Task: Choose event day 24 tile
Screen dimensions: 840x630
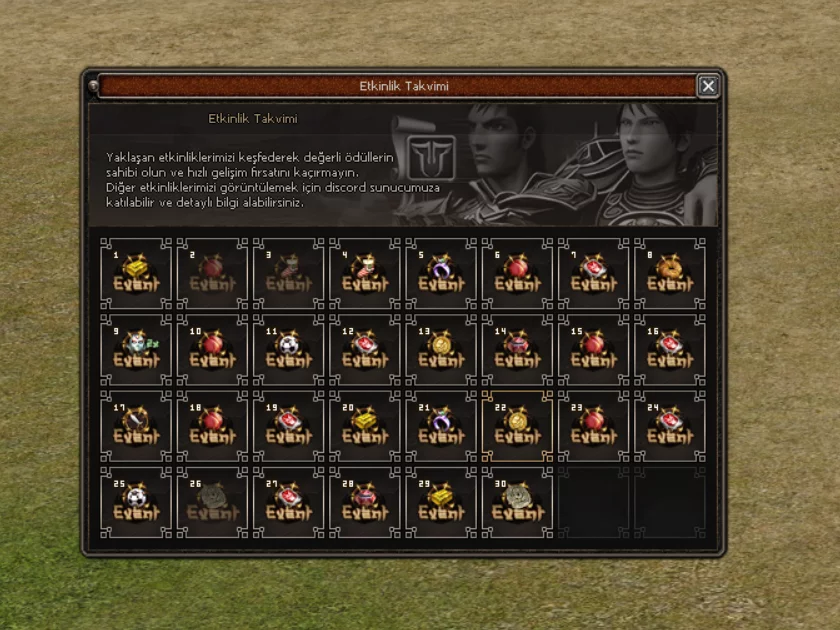Action: tap(670, 426)
